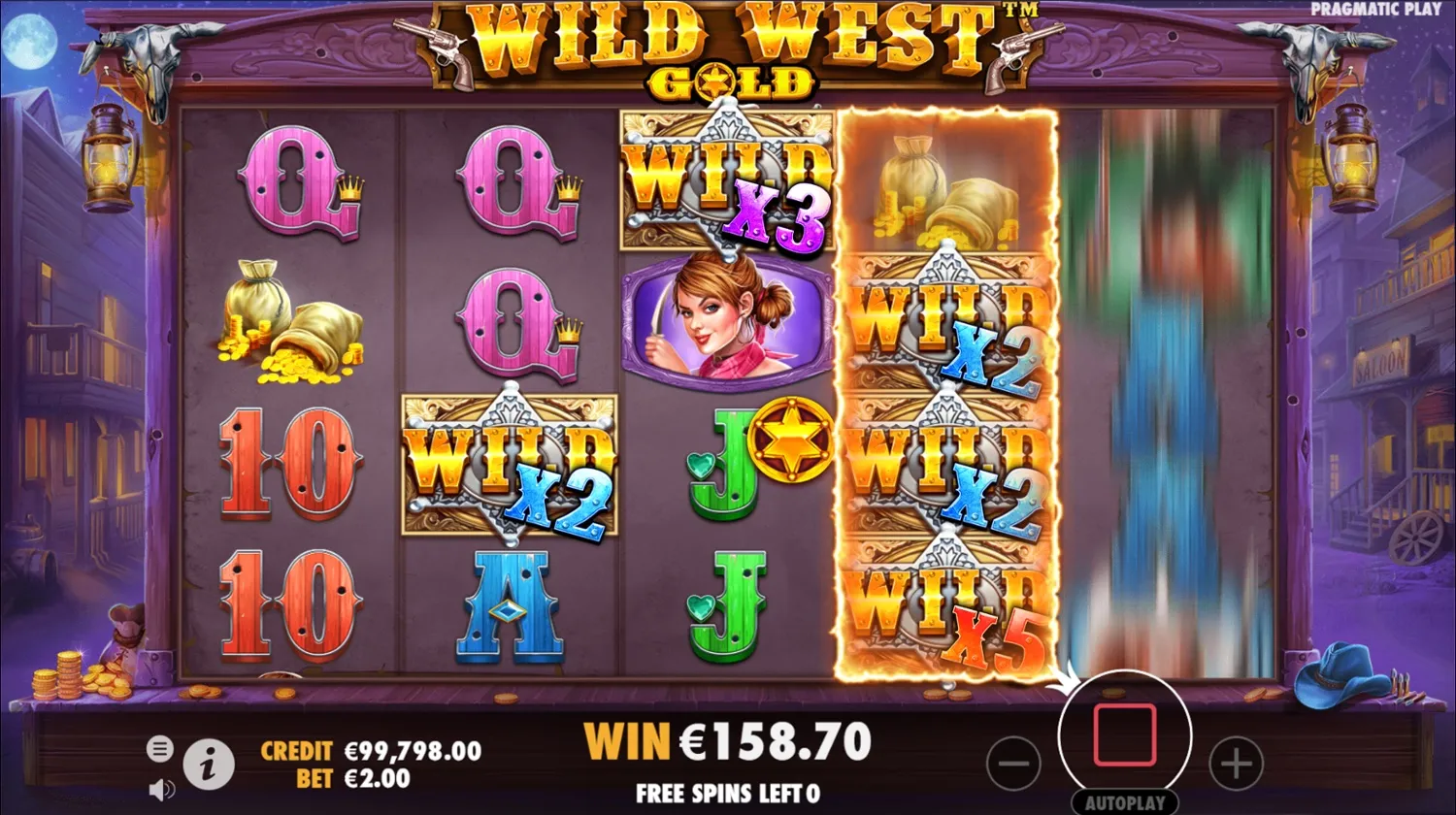The width and height of the screenshot is (1456, 815).
Task: Select the cowgirl character symbol
Action: tap(728, 320)
